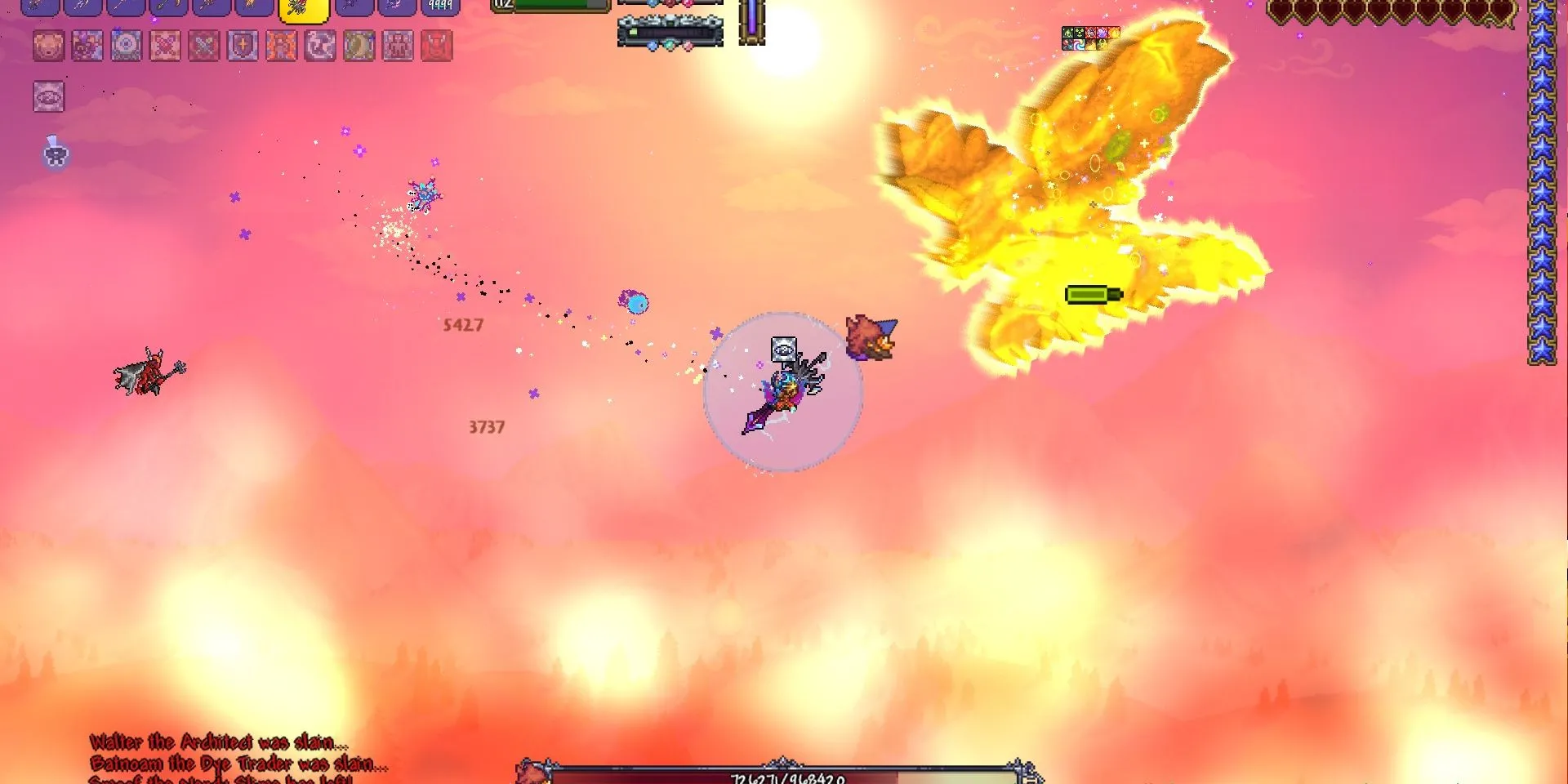The height and width of the screenshot is (784, 1568).
Task: Click the potion flask icon below the buffs
Action: coord(56,152)
